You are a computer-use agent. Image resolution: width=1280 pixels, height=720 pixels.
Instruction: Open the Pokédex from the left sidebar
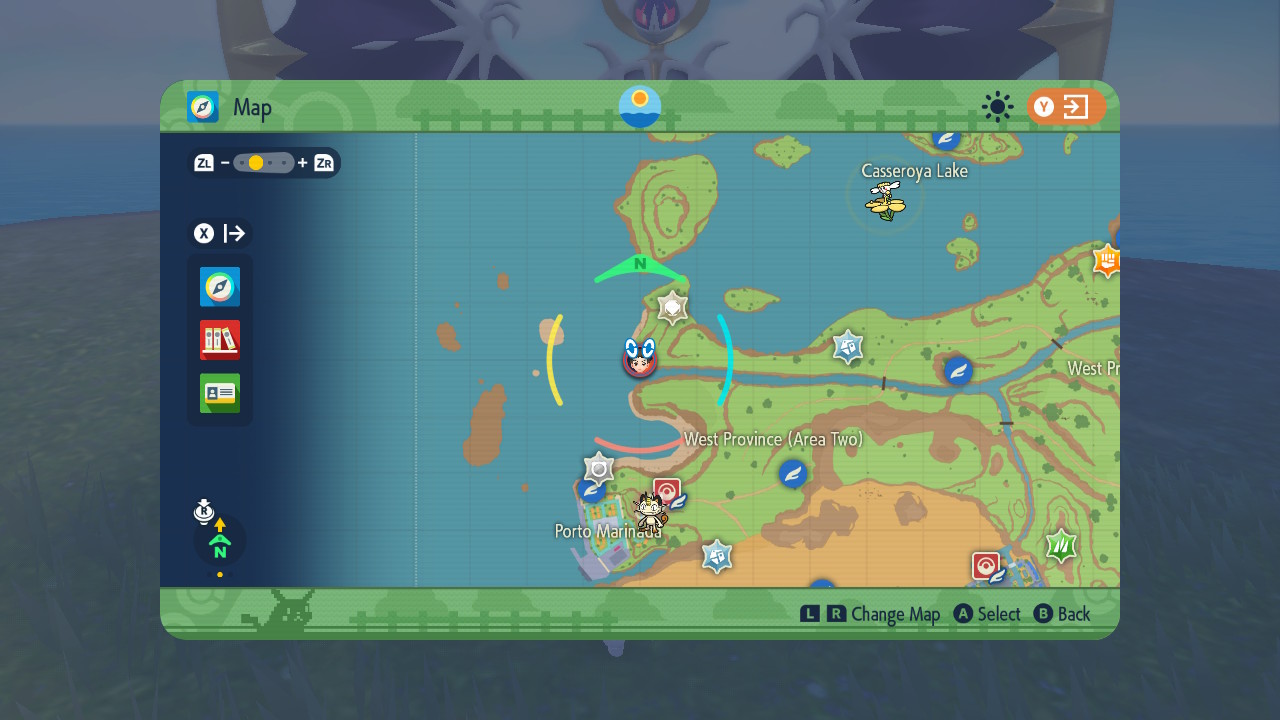click(x=219, y=340)
